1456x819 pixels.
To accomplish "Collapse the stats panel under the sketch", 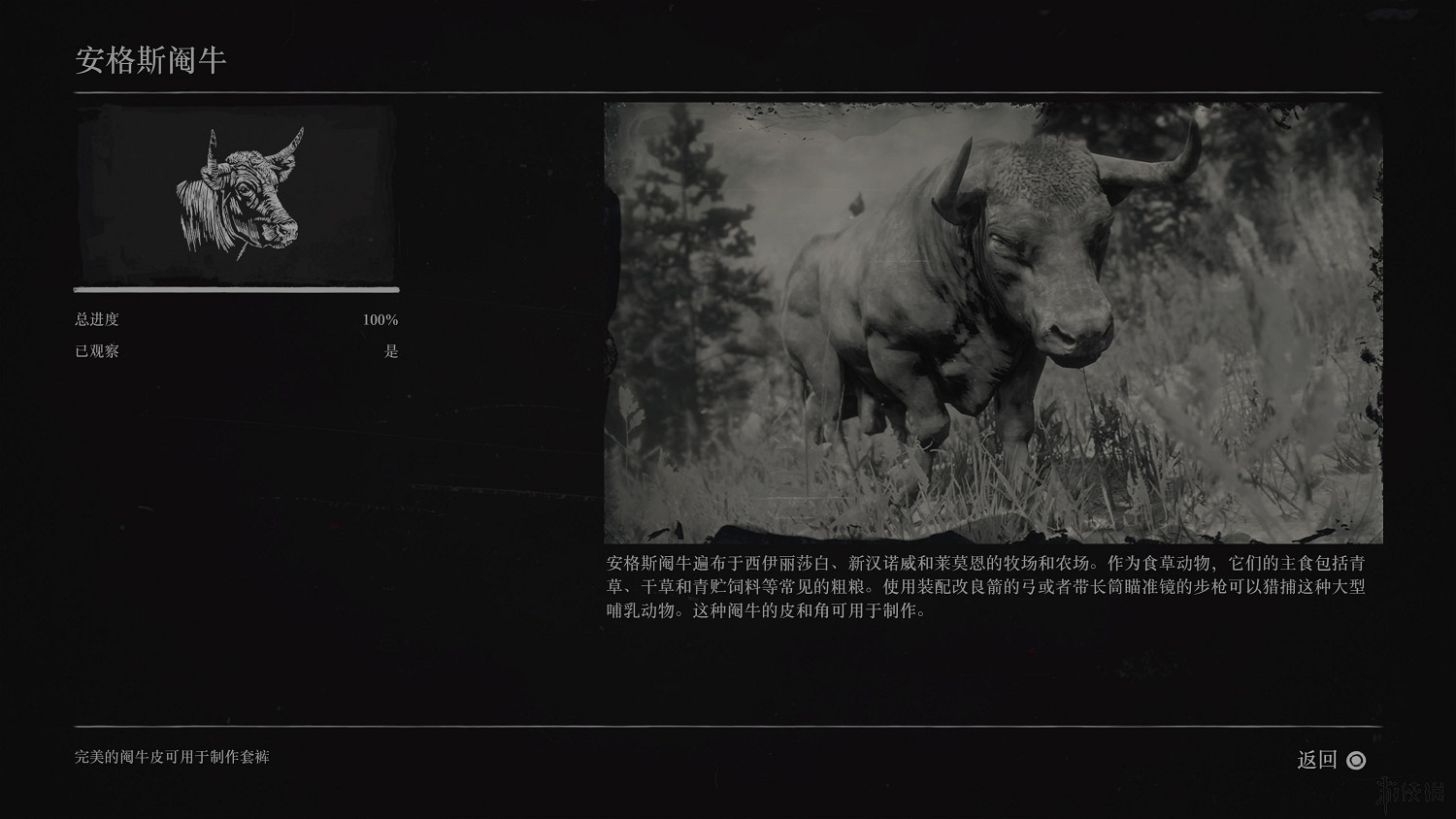I will pyautogui.click(x=236, y=335).
